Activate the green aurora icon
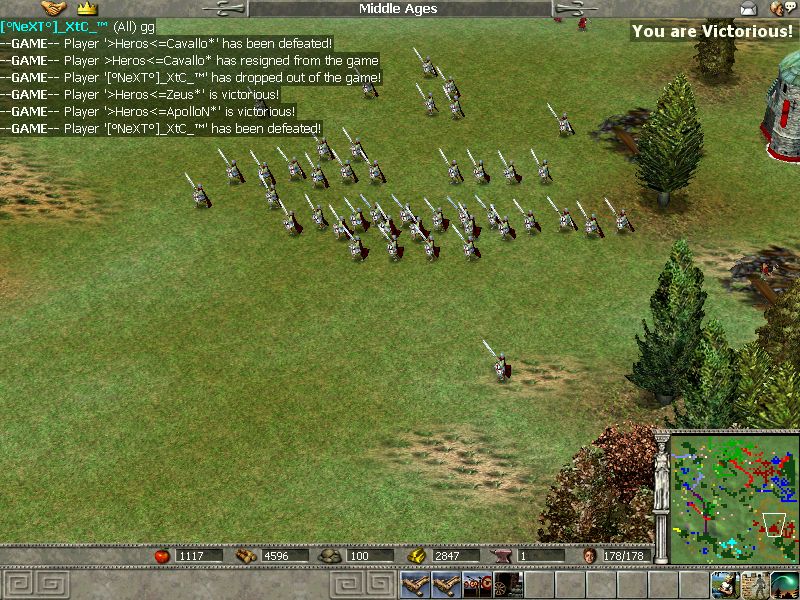This screenshot has width=800, height=600. click(x=784, y=584)
